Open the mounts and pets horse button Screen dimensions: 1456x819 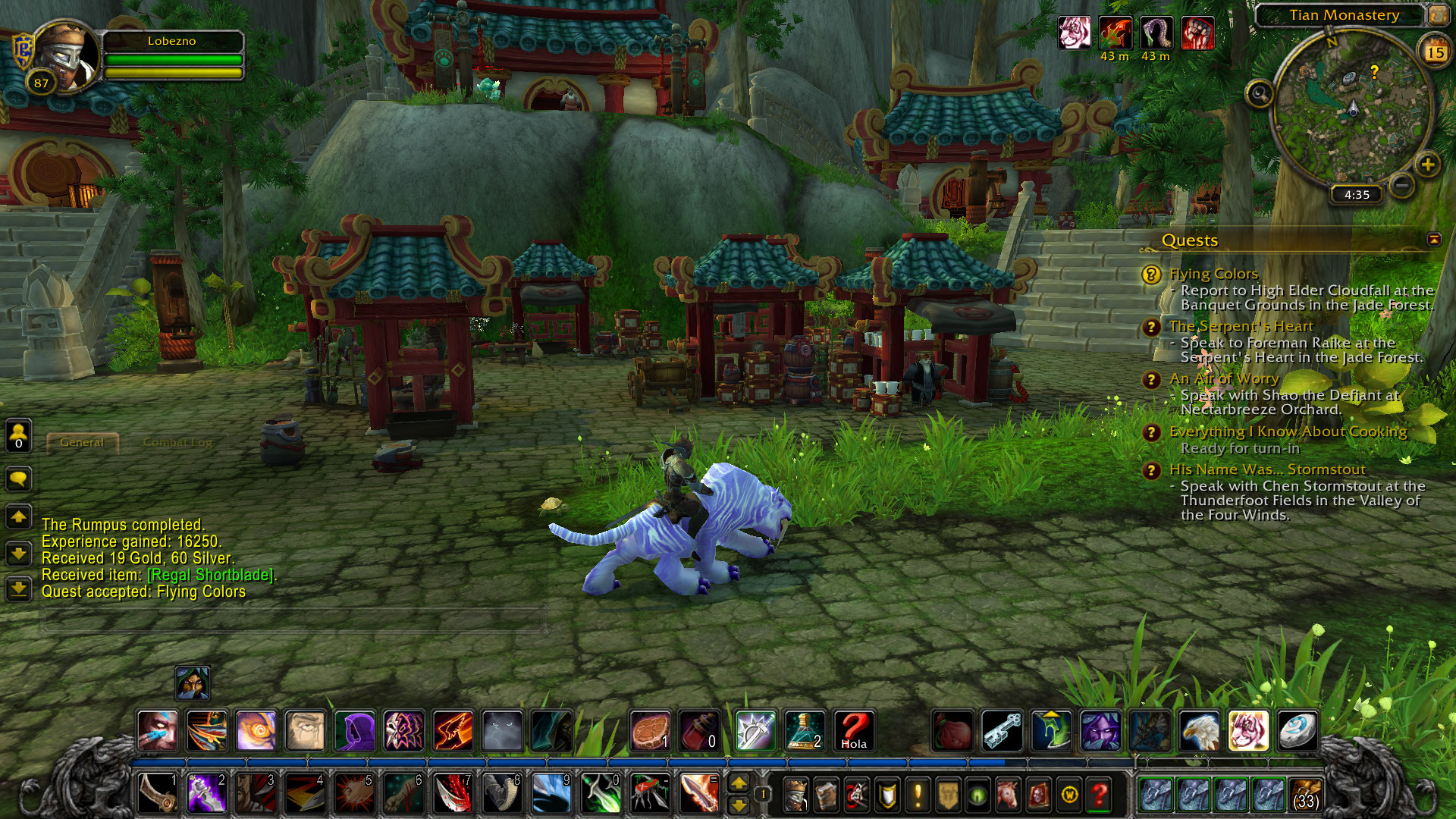pos(1008,795)
